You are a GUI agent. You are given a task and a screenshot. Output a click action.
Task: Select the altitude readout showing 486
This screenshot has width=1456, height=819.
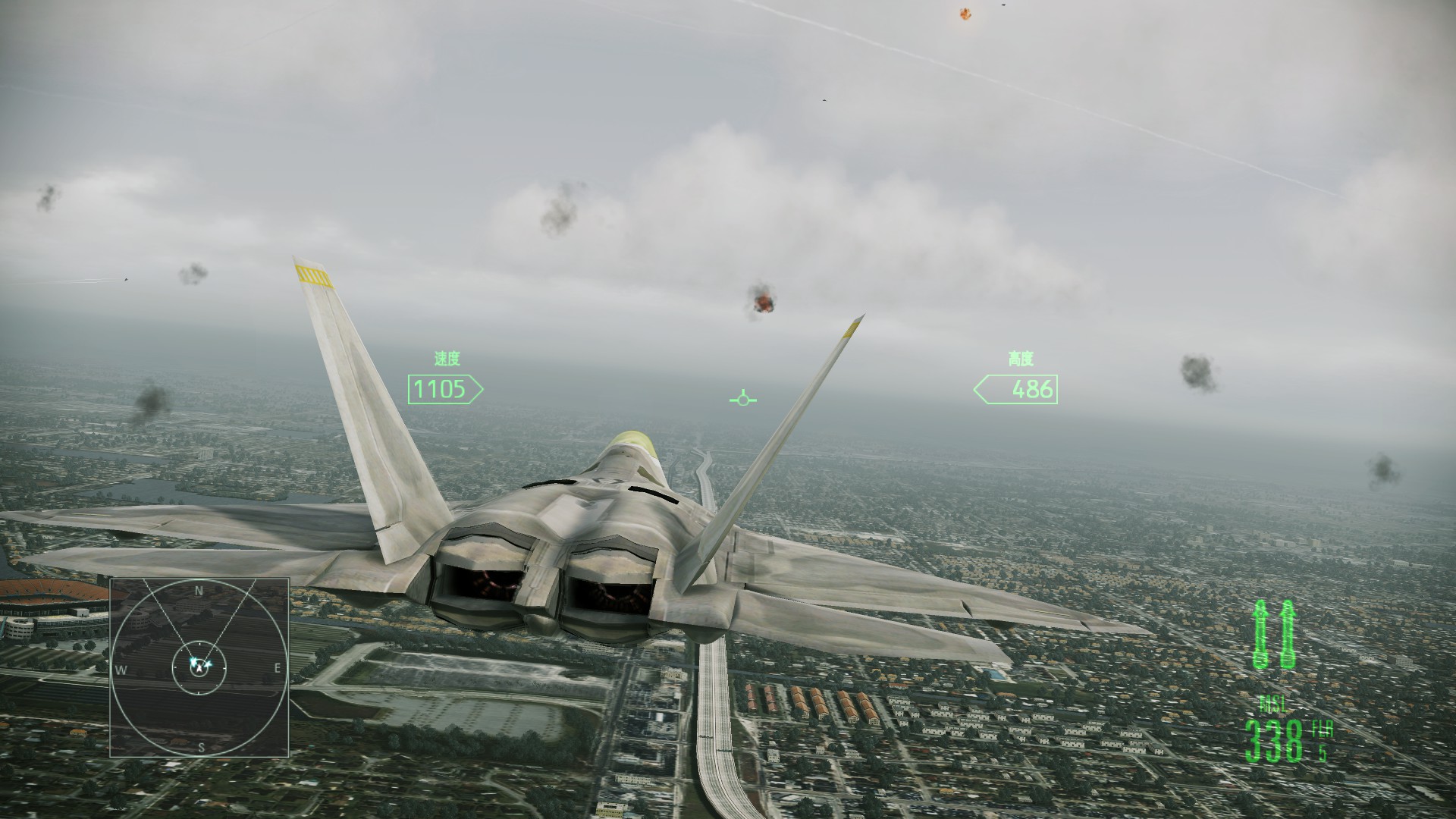coord(1033,389)
